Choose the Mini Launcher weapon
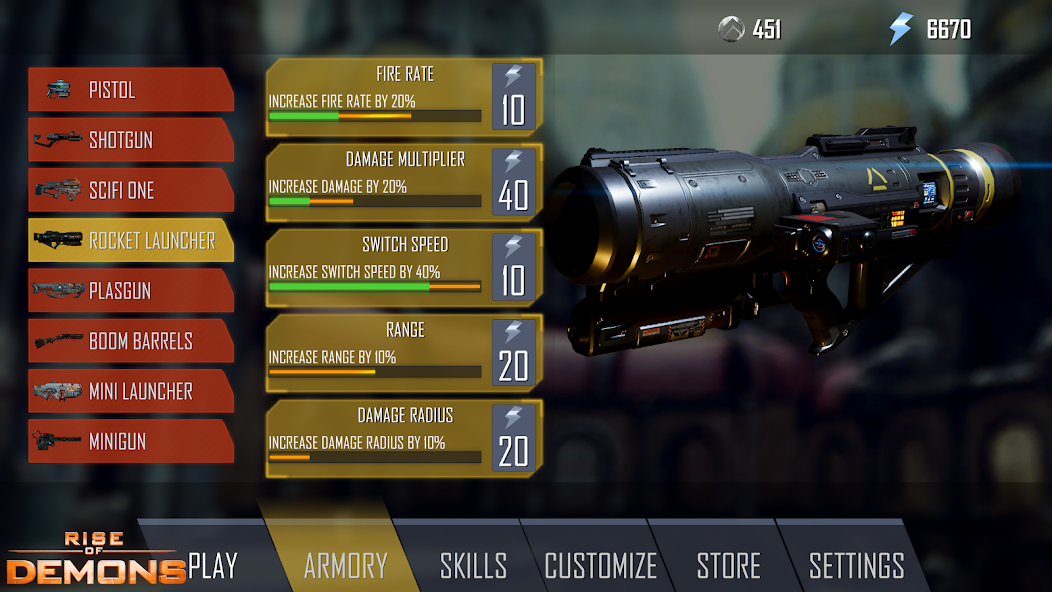The height and width of the screenshot is (592, 1052). click(x=130, y=391)
